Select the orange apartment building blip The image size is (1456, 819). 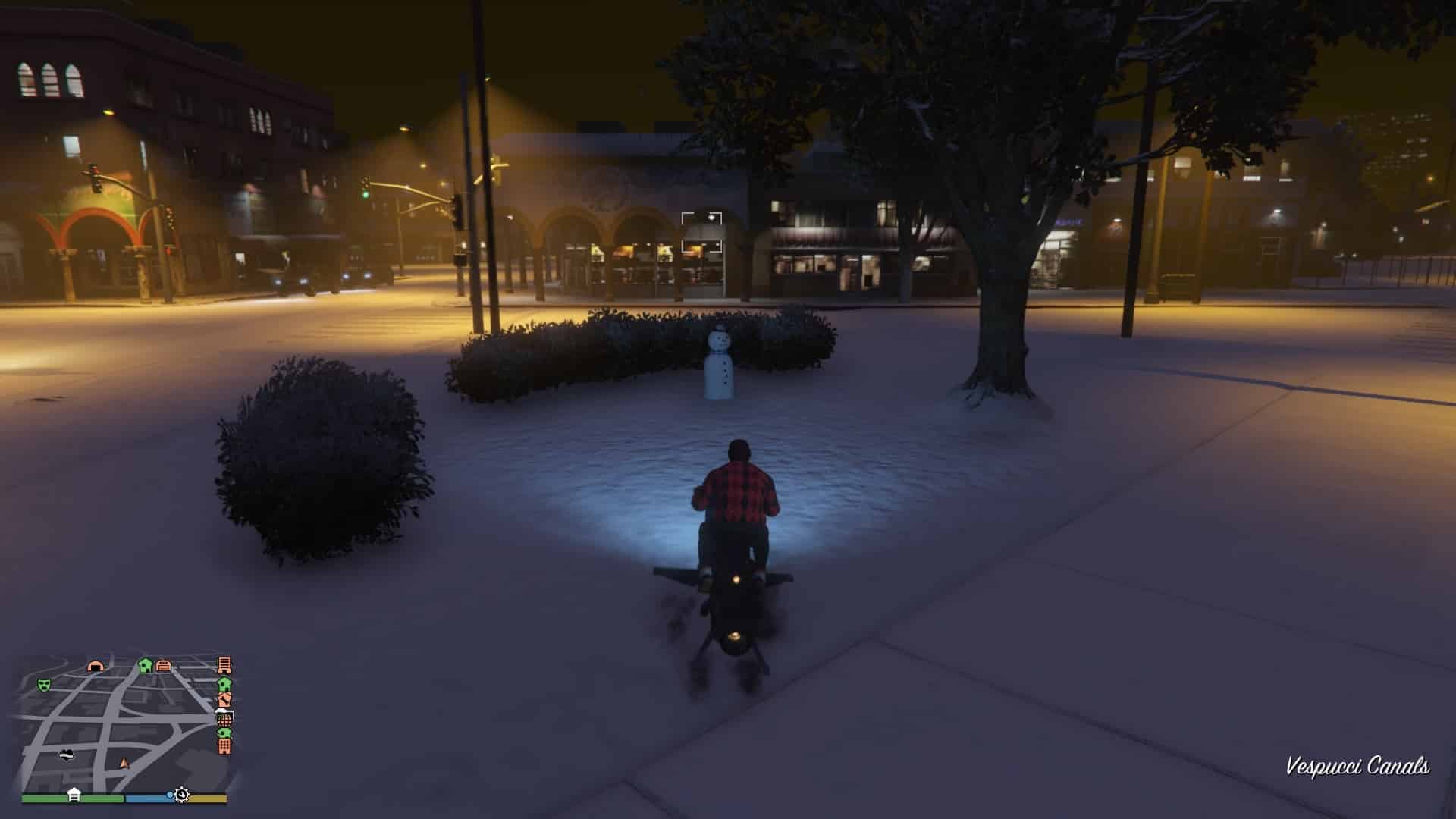point(225,747)
